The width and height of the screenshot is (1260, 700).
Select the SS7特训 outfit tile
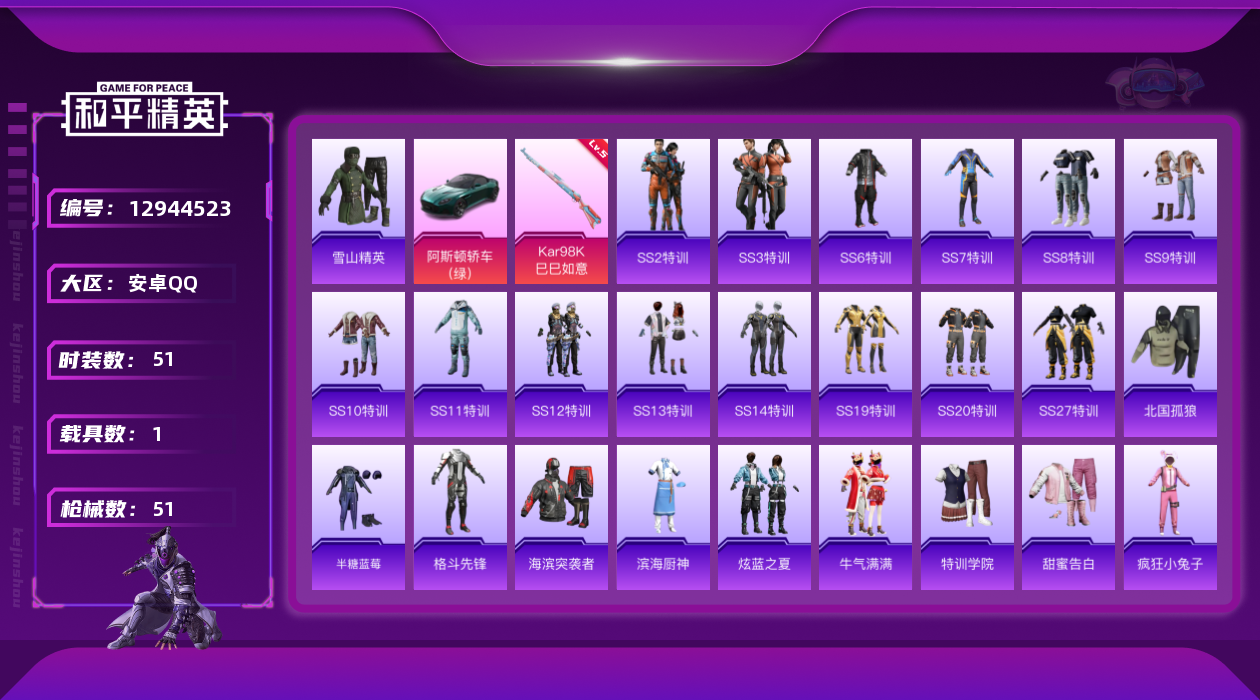click(x=967, y=211)
